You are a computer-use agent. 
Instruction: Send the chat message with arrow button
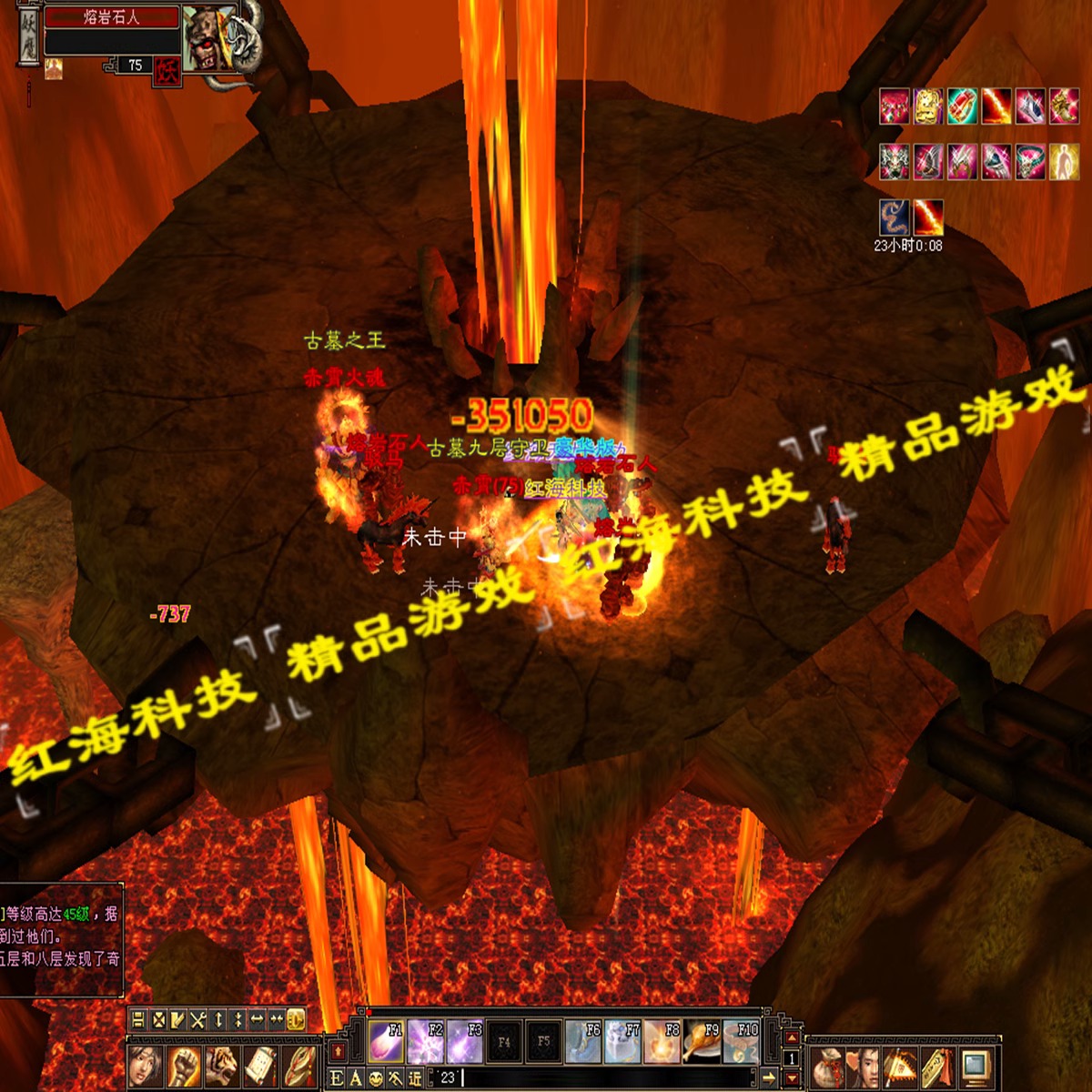click(769, 1078)
